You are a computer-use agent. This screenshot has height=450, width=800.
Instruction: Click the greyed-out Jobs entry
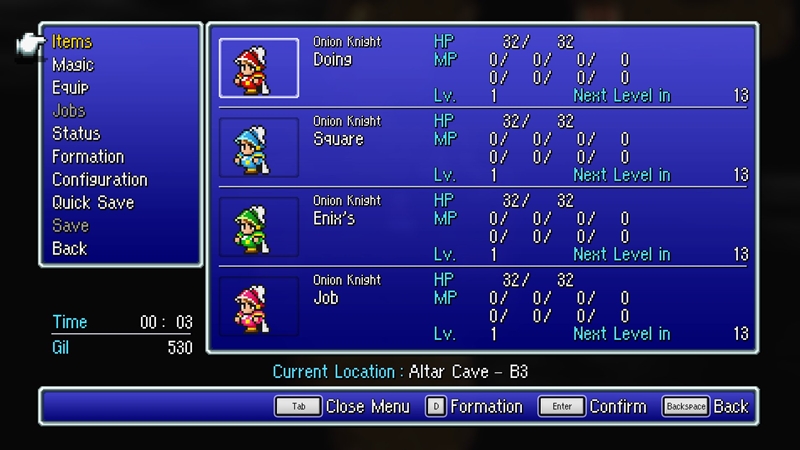[x=69, y=111]
